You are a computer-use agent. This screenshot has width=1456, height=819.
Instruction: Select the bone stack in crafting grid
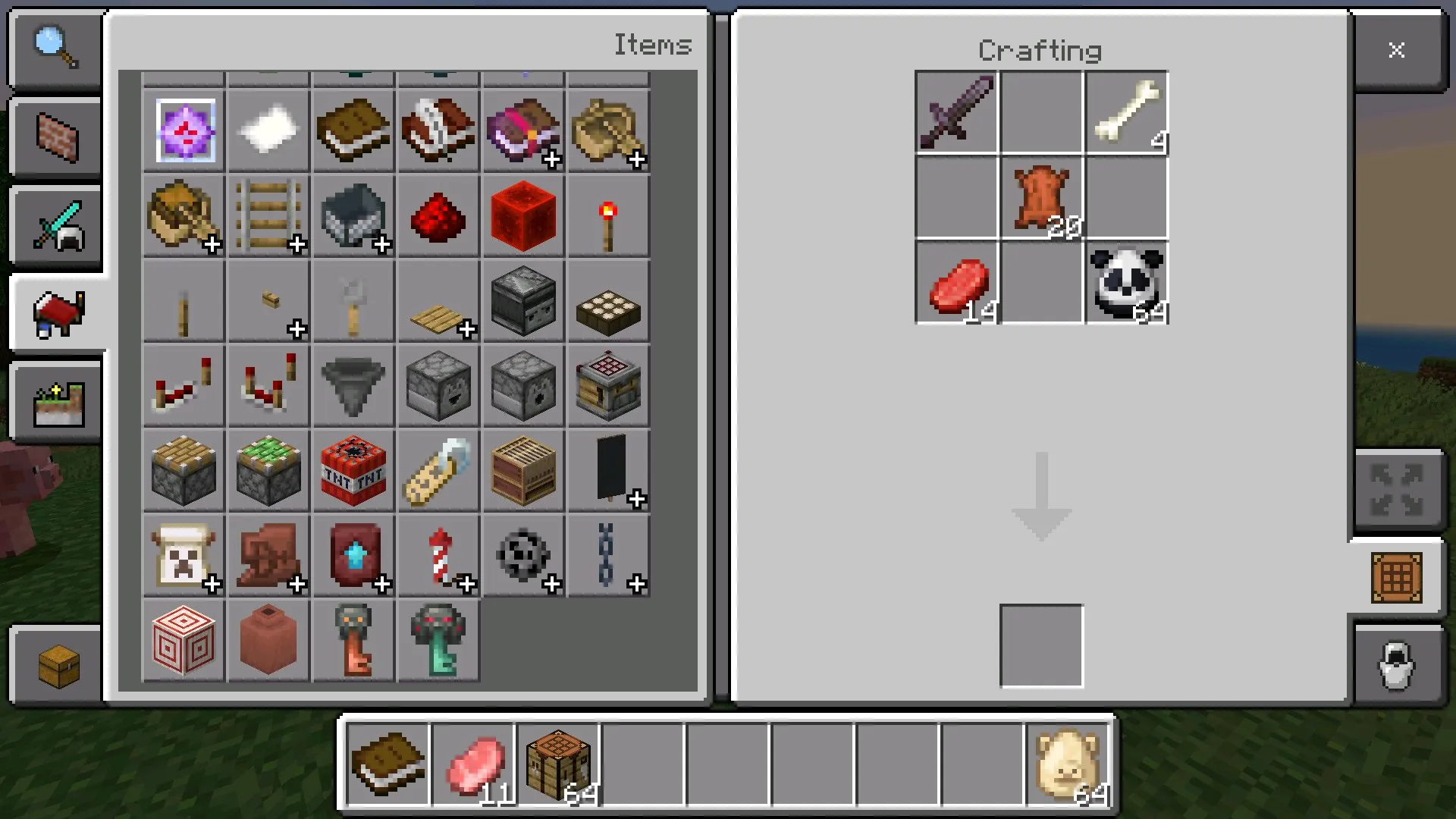tap(1126, 114)
